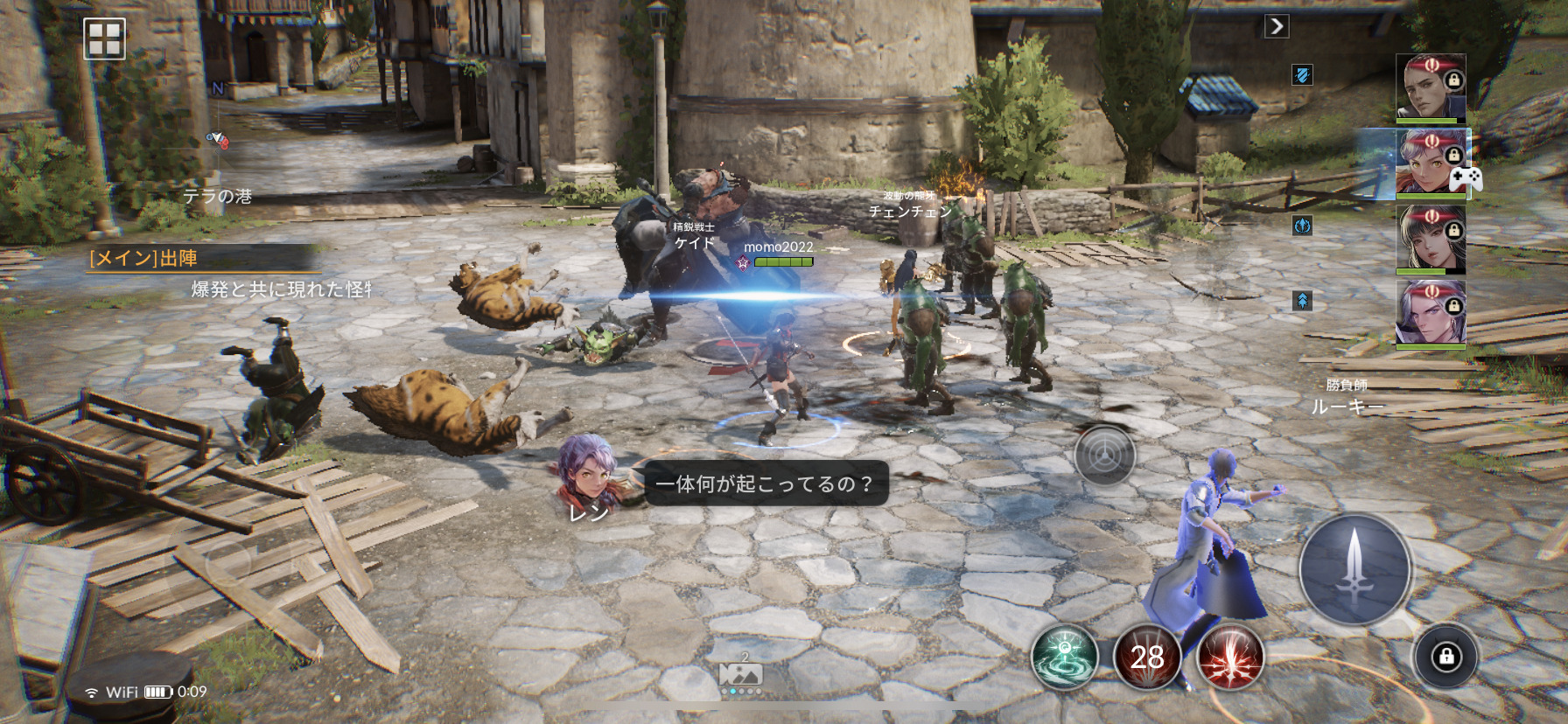This screenshot has width=1568, height=724.
Task: Activate the red lightning burst skill
Action: pos(1229,657)
